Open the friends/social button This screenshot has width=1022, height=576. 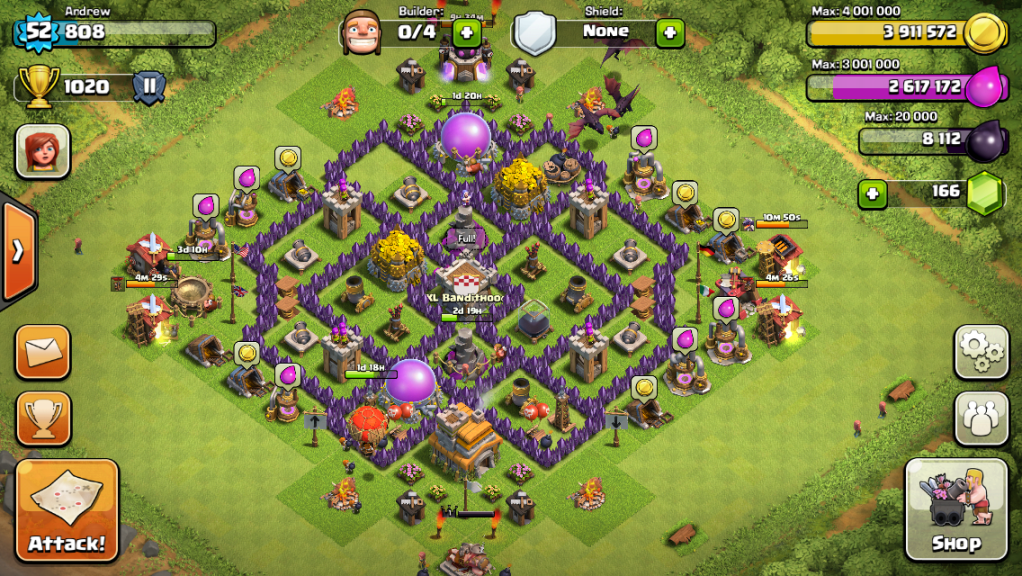click(x=980, y=417)
